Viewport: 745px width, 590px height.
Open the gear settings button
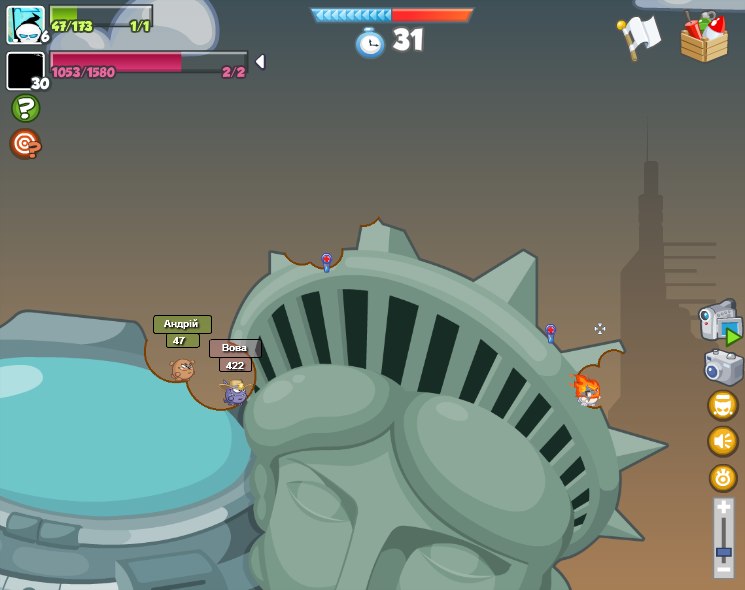pyautogui.click(x=722, y=477)
